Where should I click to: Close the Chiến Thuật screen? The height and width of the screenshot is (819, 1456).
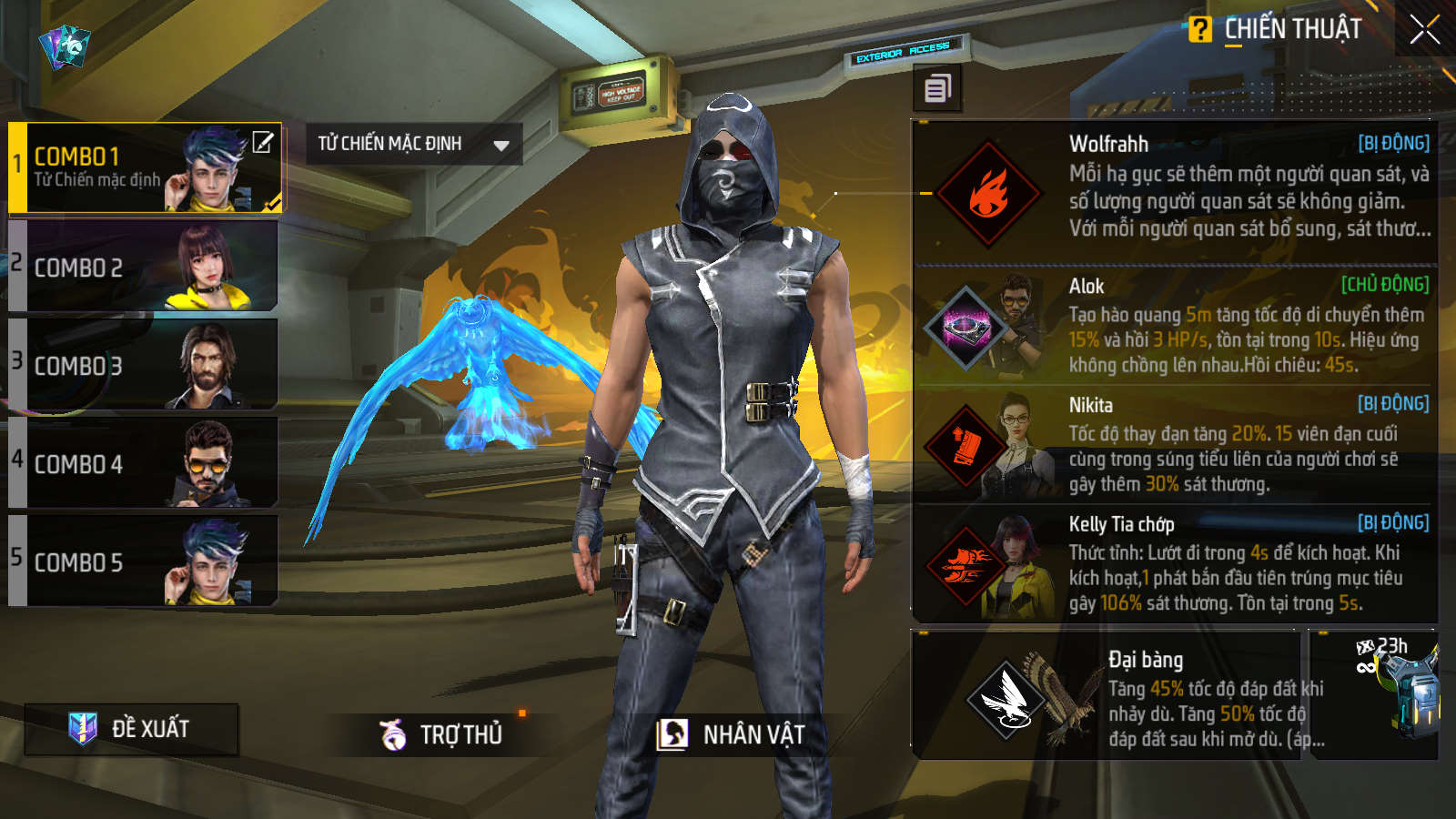pyautogui.click(x=1424, y=31)
